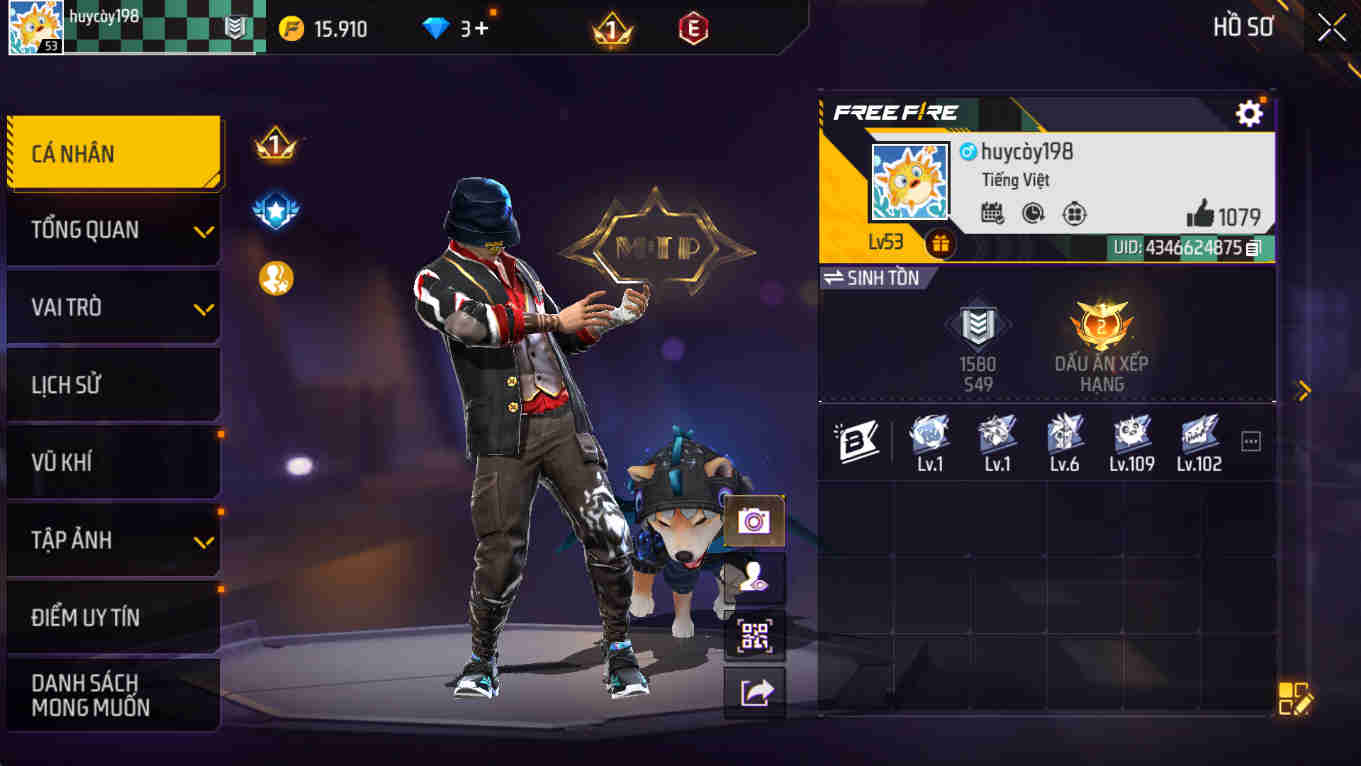Screen dimensions: 1361x766
Task: Open the gift box icon next to Lv53
Action: 938,242
